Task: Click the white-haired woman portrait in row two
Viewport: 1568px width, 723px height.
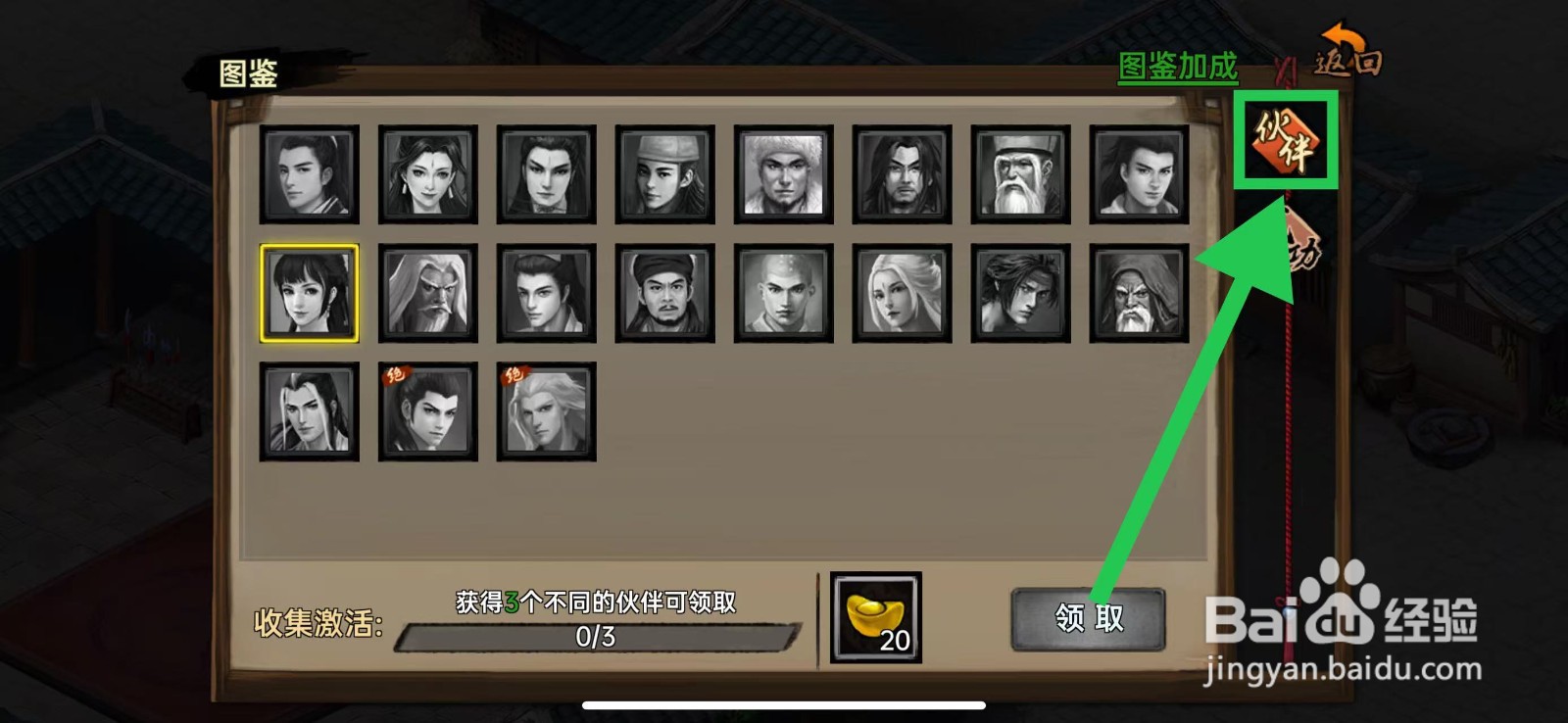Action: click(903, 294)
